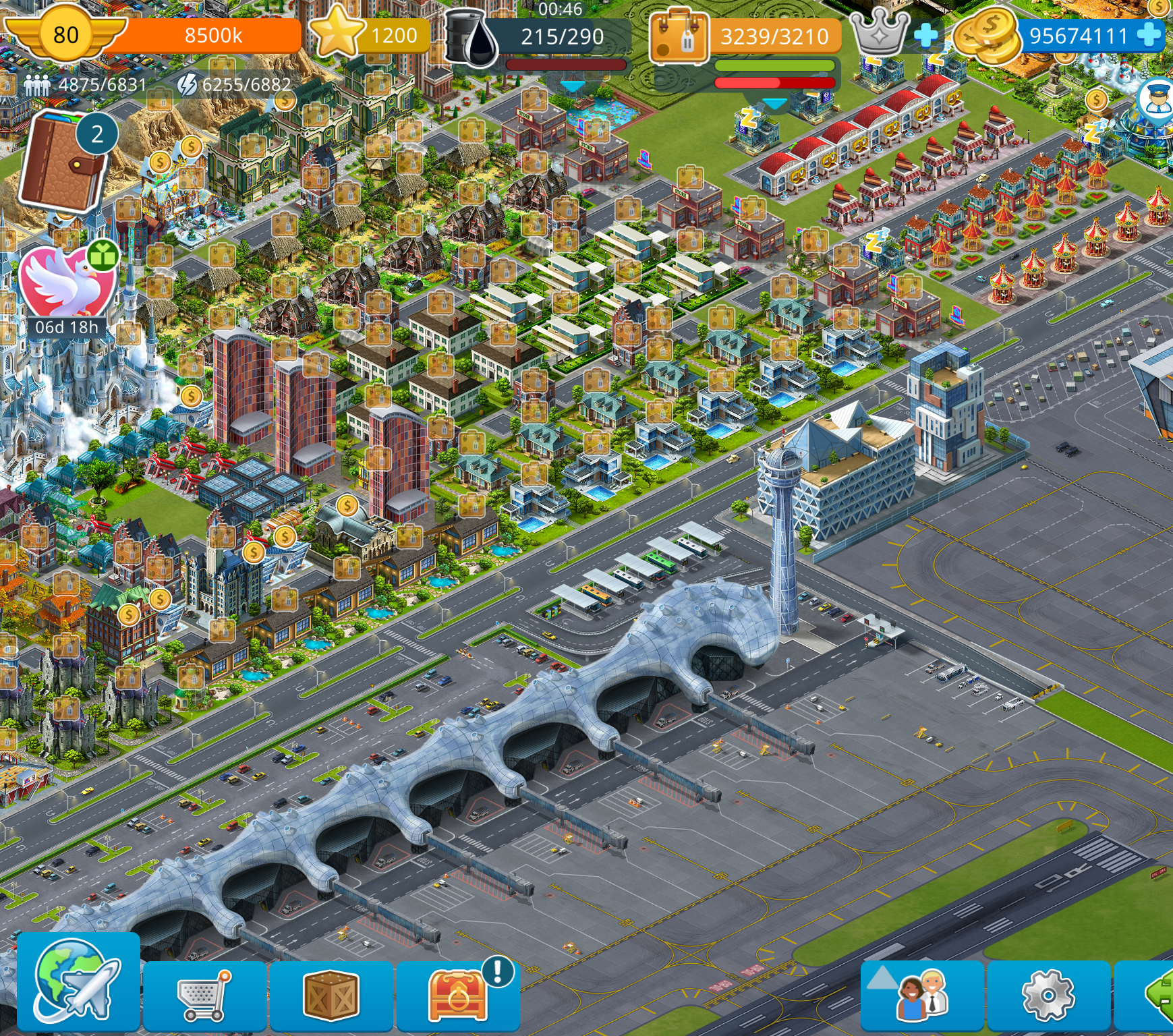The width and height of the screenshot is (1173, 1036).
Task: Open the shopping cart store
Action: click(x=204, y=996)
